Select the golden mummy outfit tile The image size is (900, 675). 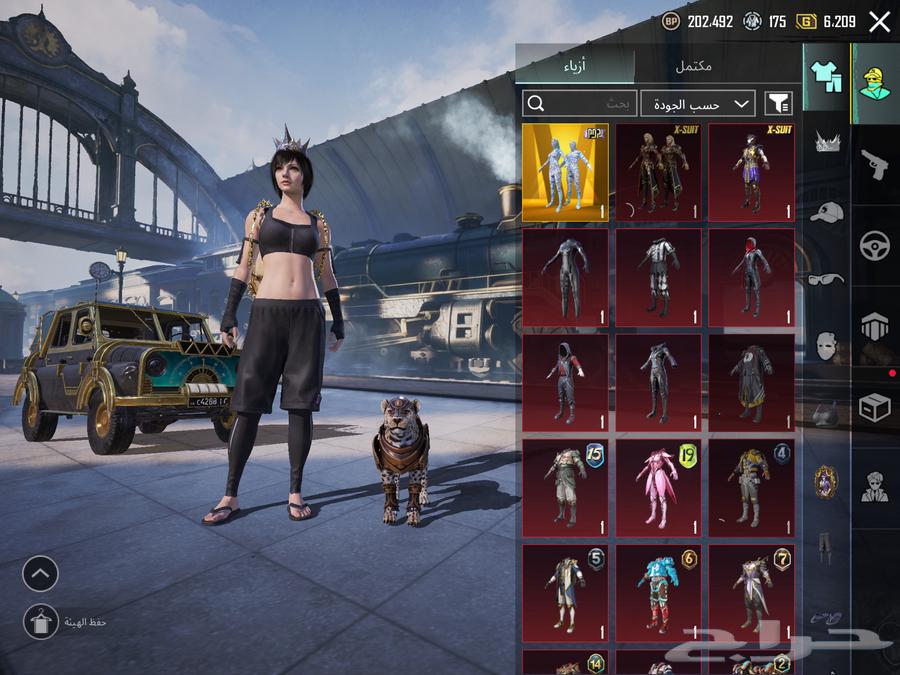[565, 172]
